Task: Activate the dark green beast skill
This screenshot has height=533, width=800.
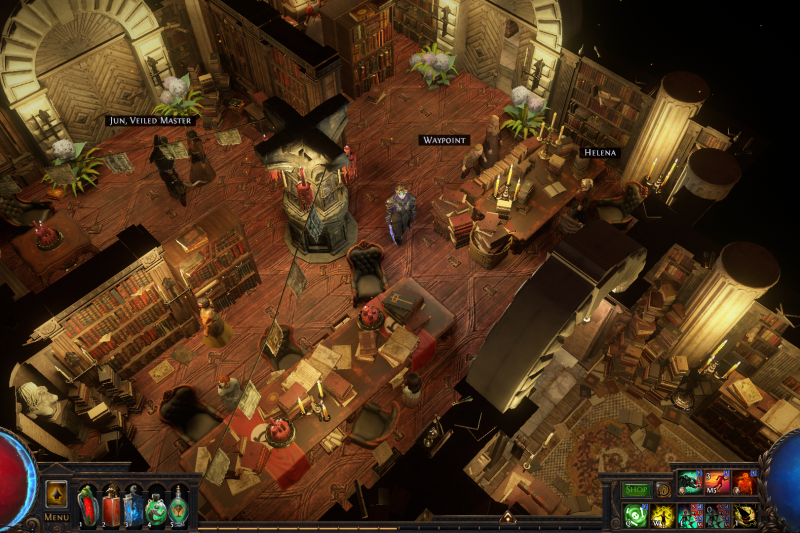Action: point(690,483)
